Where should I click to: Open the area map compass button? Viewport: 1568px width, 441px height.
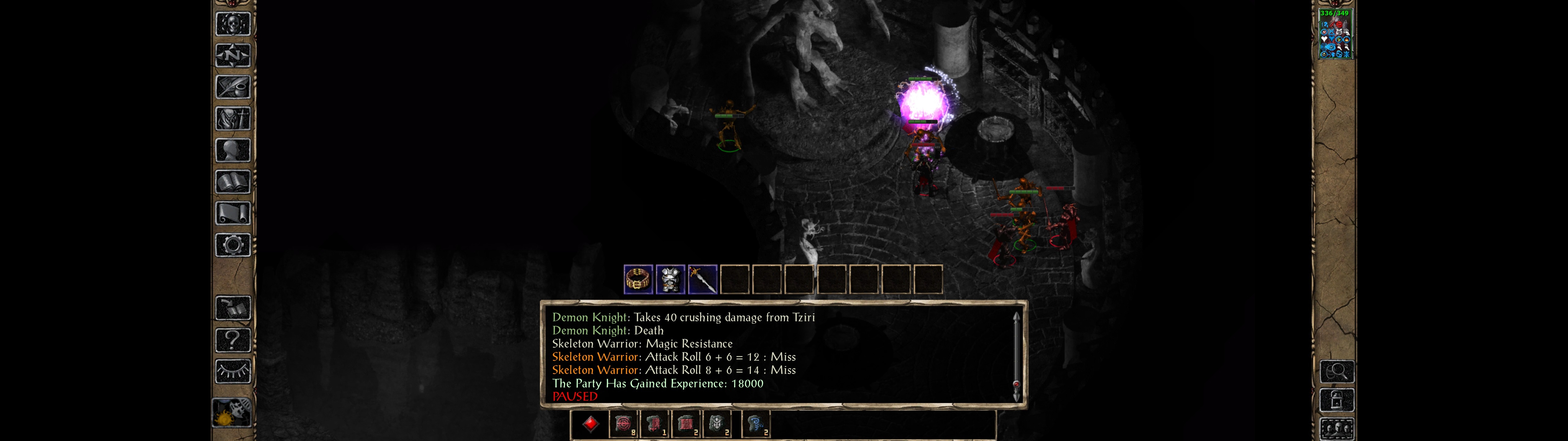coord(232,56)
